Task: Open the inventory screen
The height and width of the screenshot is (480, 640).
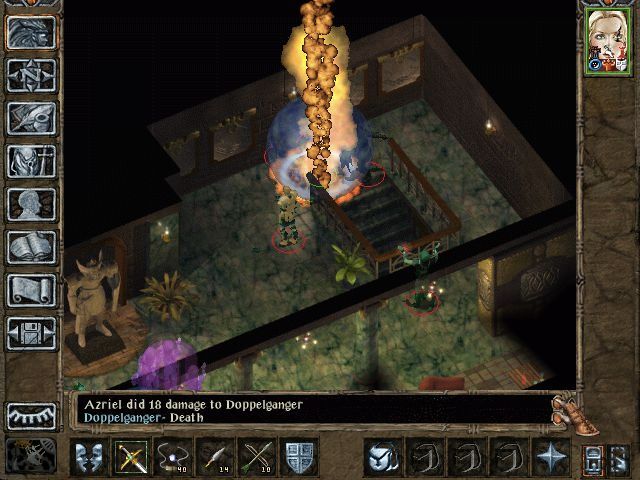Action: coord(31,161)
